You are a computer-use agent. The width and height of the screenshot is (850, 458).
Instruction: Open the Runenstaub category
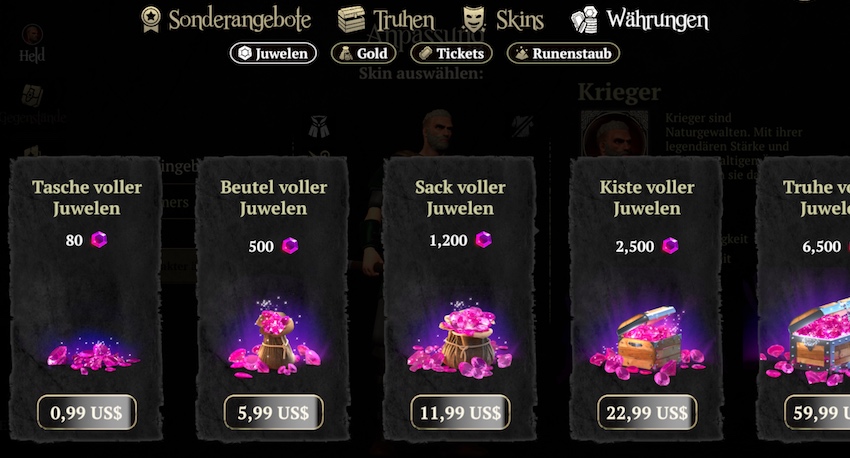click(563, 53)
